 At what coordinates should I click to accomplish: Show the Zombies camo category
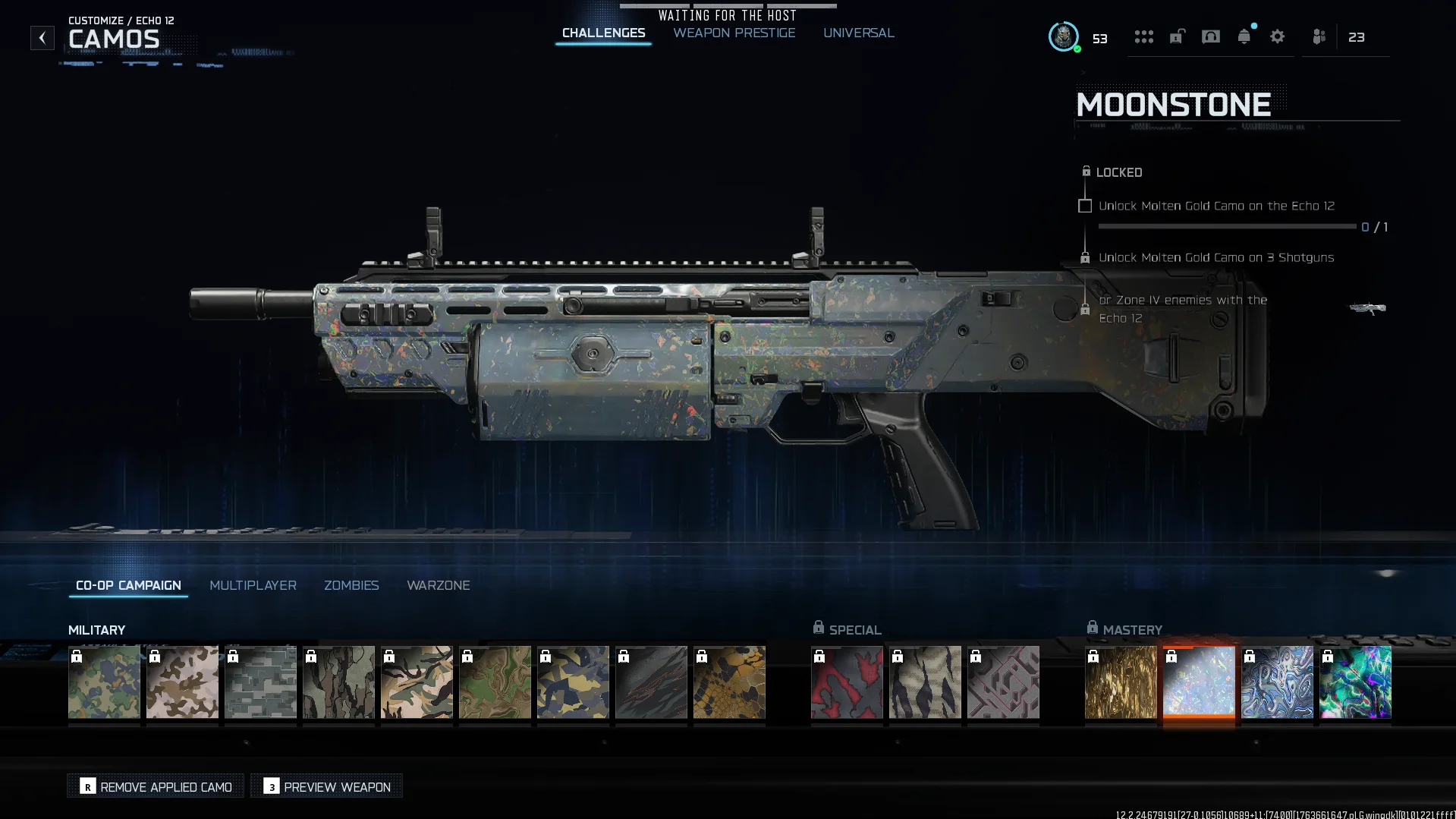click(x=351, y=585)
